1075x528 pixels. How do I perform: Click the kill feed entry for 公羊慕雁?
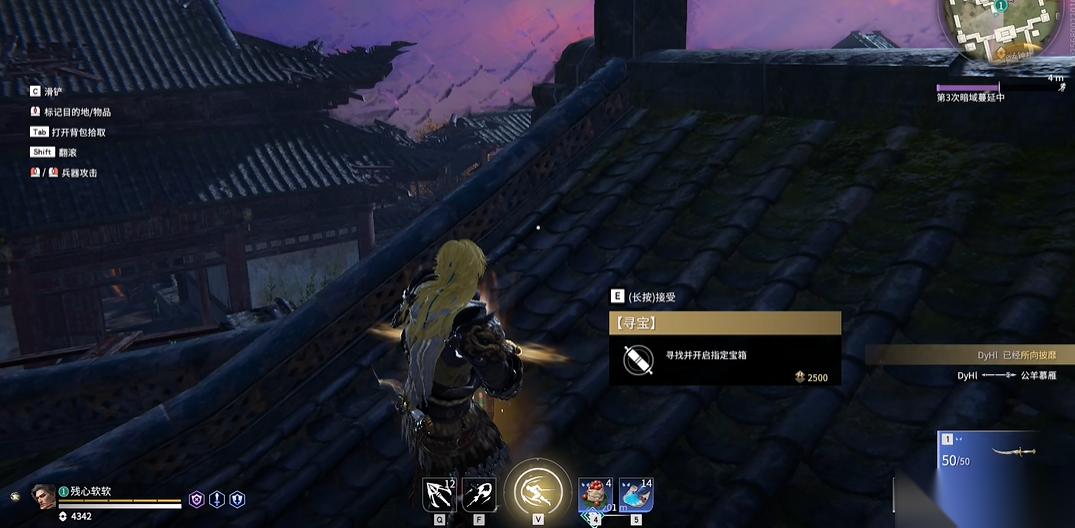point(1010,375)
